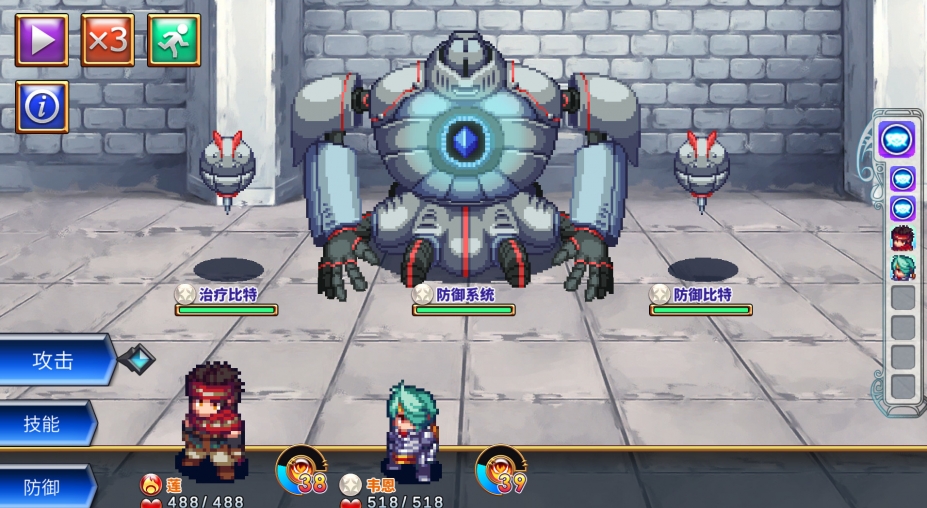Viewport: 927px width, 508px height.
Task: Target the 治疗比特 enemy nameplate
Action: [x=226, y=295]
